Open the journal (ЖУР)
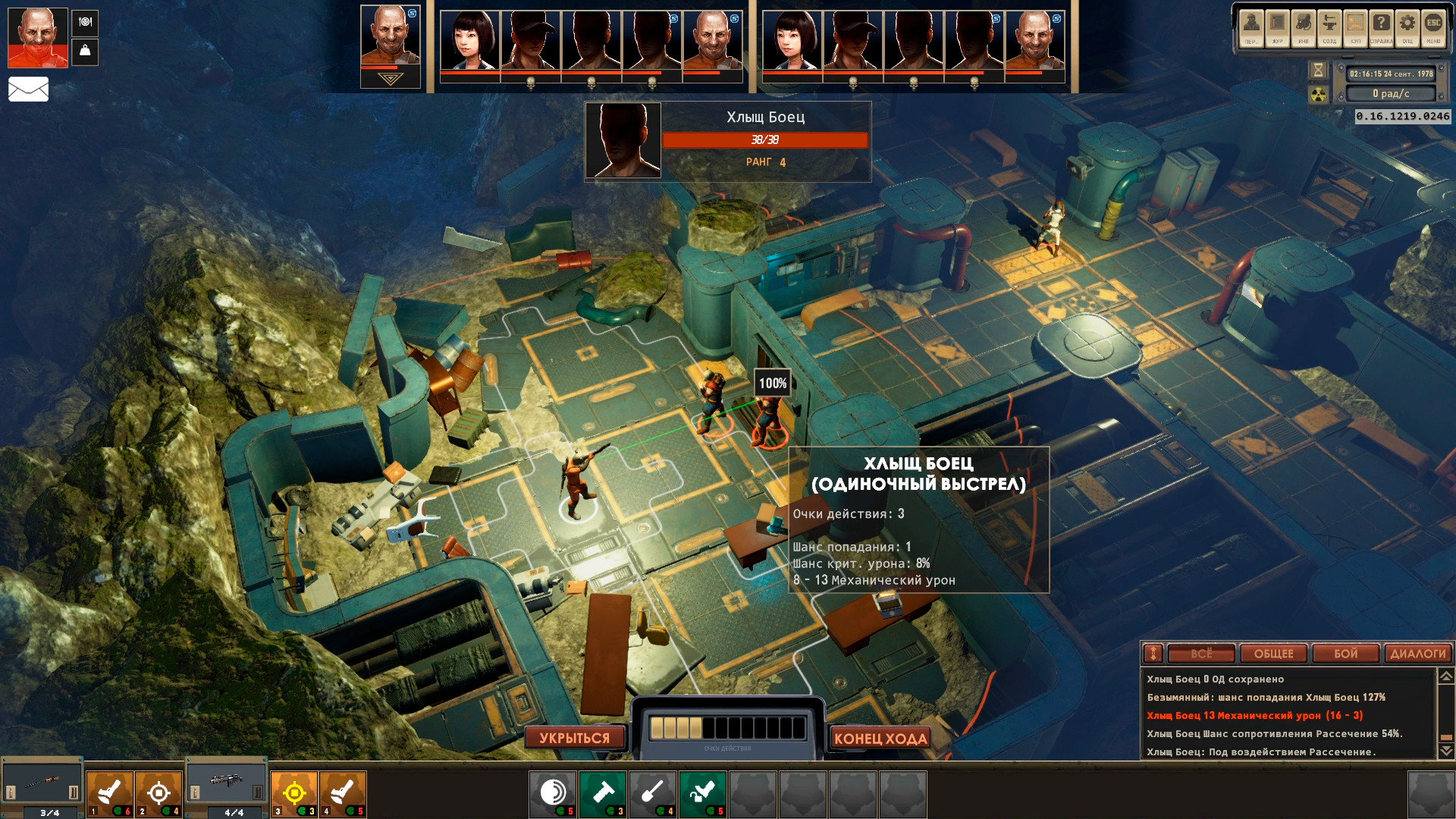Image resolution: width=1456 pixels, height=819 pixels. click(1278, 27)
